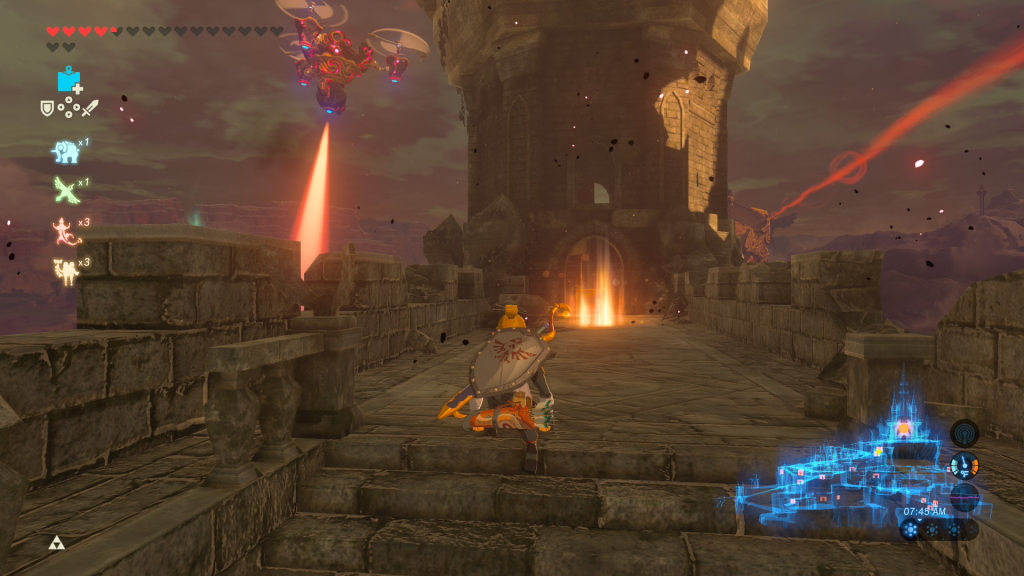Select the temperature gauge dial

point(964,465)
